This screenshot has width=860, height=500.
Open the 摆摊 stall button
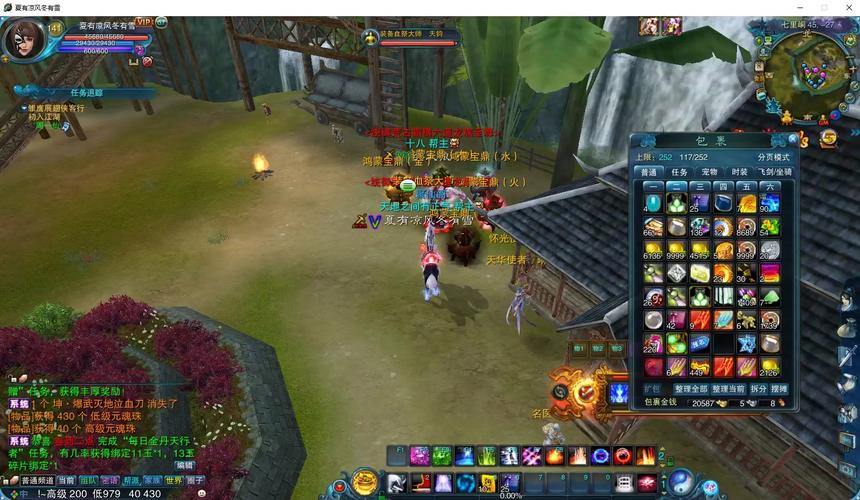tap(780, 388)
